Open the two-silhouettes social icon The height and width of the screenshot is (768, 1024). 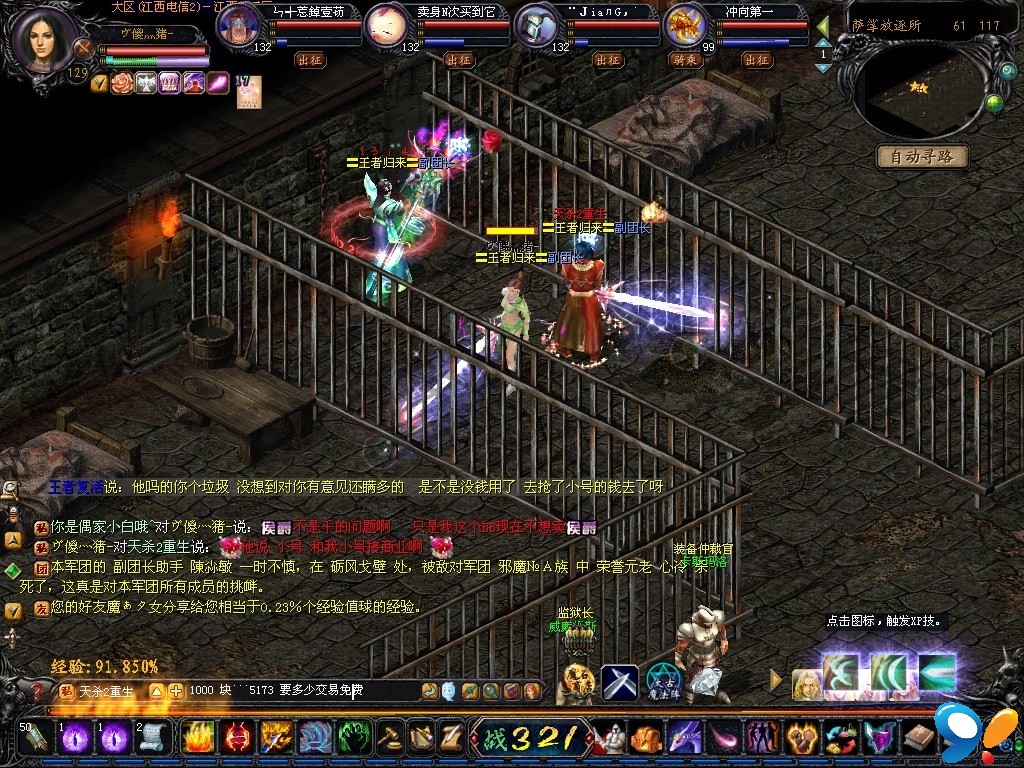pos(762,739)
